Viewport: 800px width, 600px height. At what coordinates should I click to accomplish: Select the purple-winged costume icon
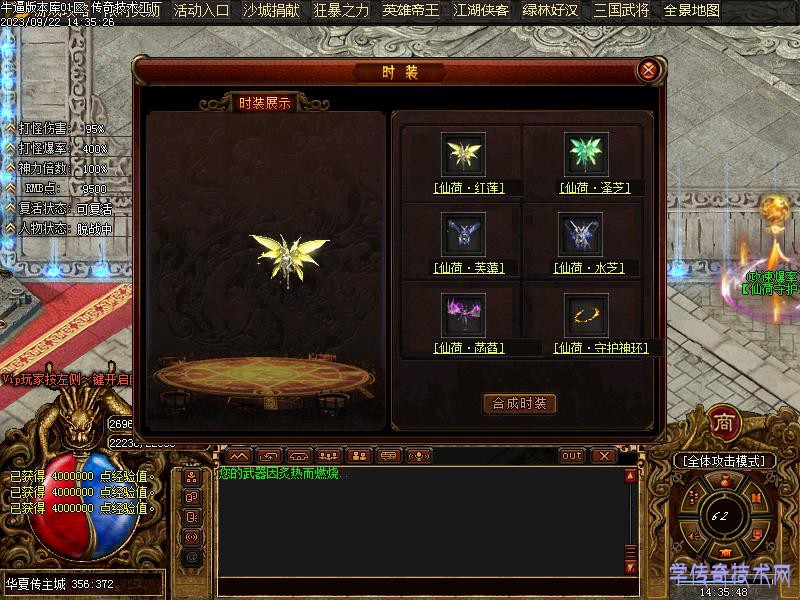[463, 314]
